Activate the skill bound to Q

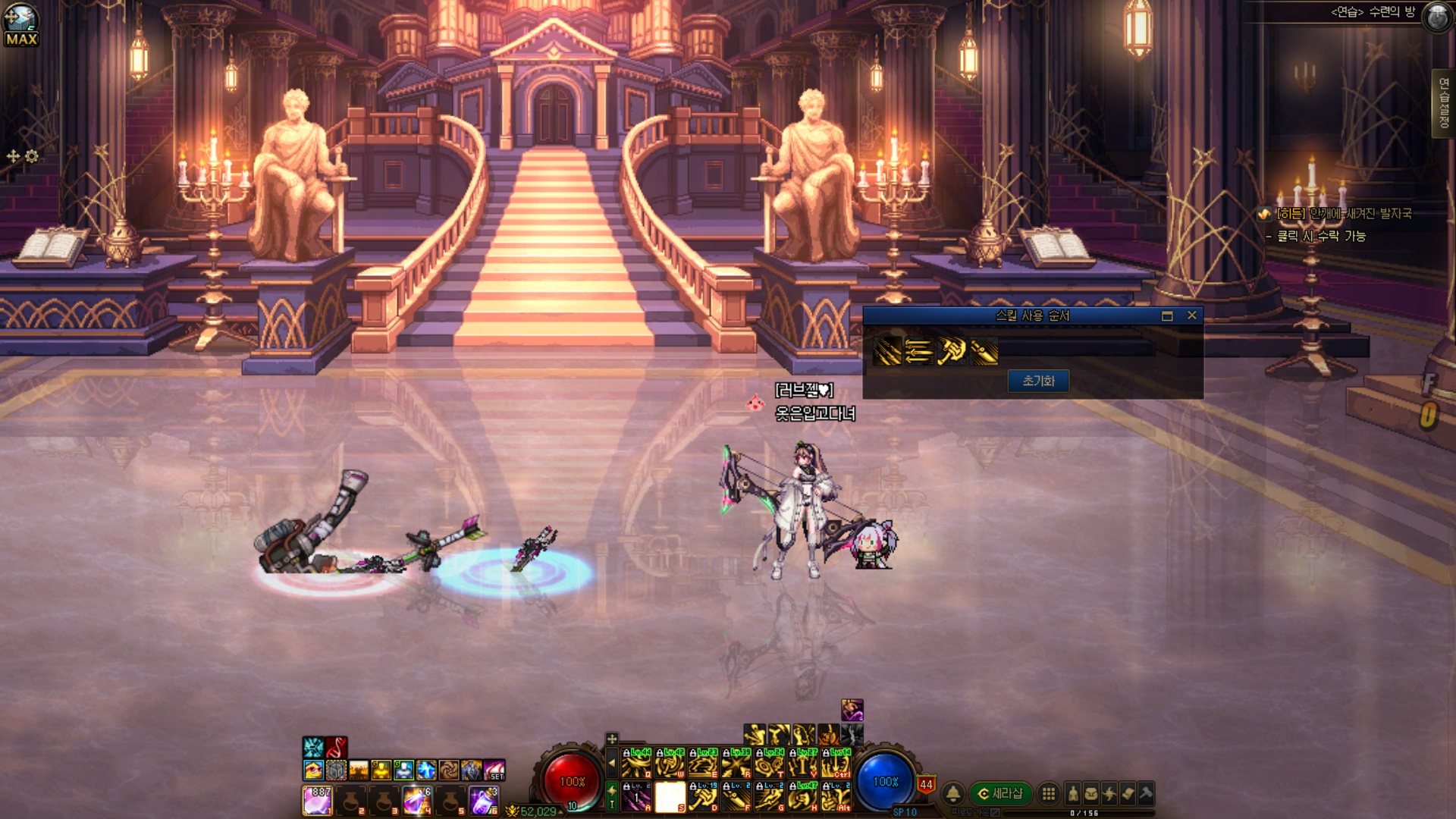[x=637, y=763]
